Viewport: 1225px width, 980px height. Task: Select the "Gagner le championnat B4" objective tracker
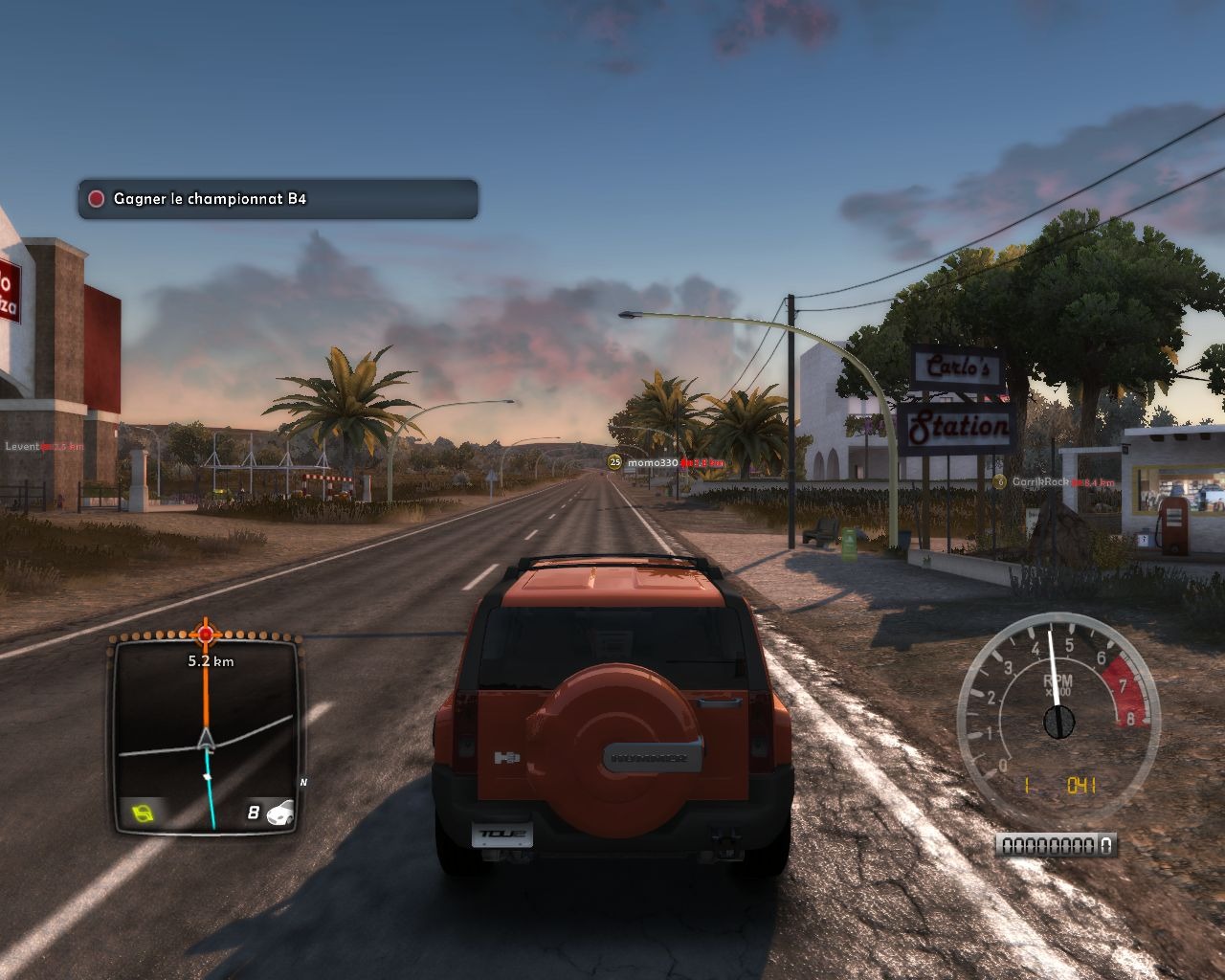point(278,199)
